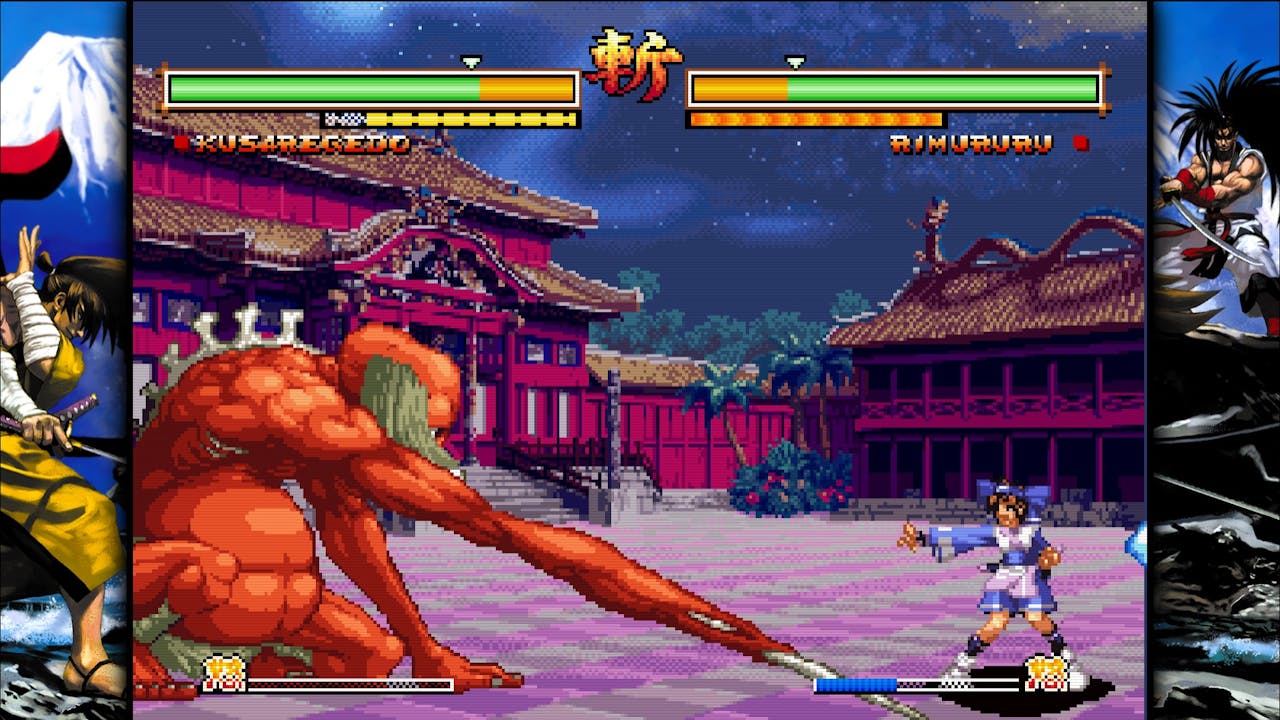Toggle the white arrow indicator above Rimururu's health bar
Viewport: 1280px width, 720px height.
point(796,63)
